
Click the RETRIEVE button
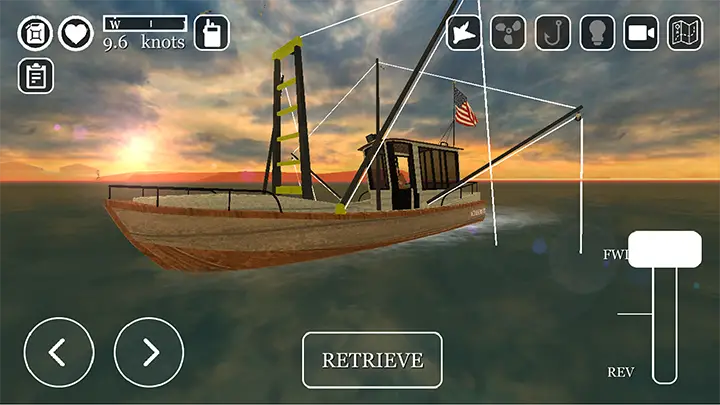point(372,360)
